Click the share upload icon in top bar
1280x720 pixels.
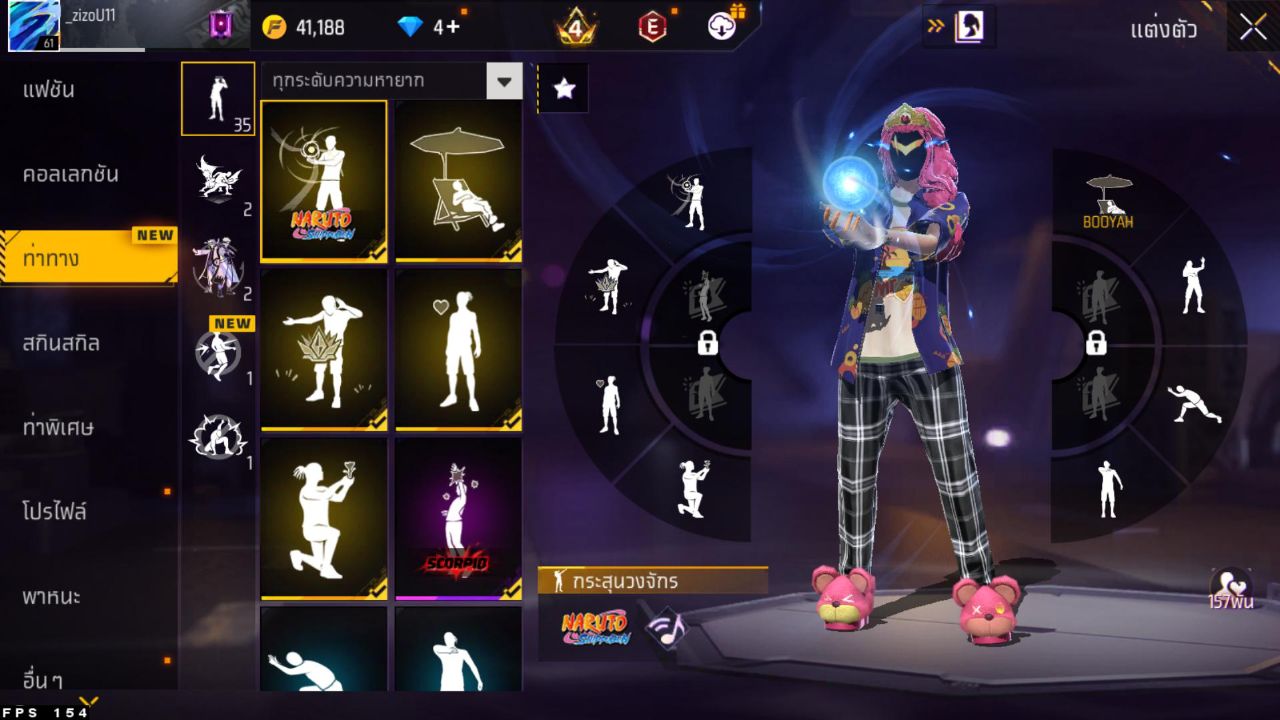721,27
